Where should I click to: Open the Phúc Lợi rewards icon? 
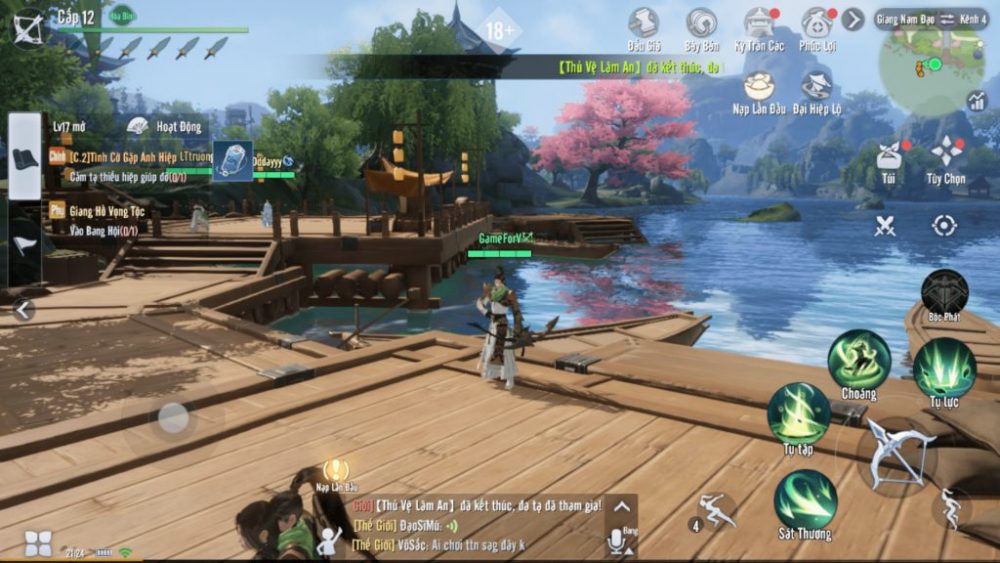[x=817, y=24]
